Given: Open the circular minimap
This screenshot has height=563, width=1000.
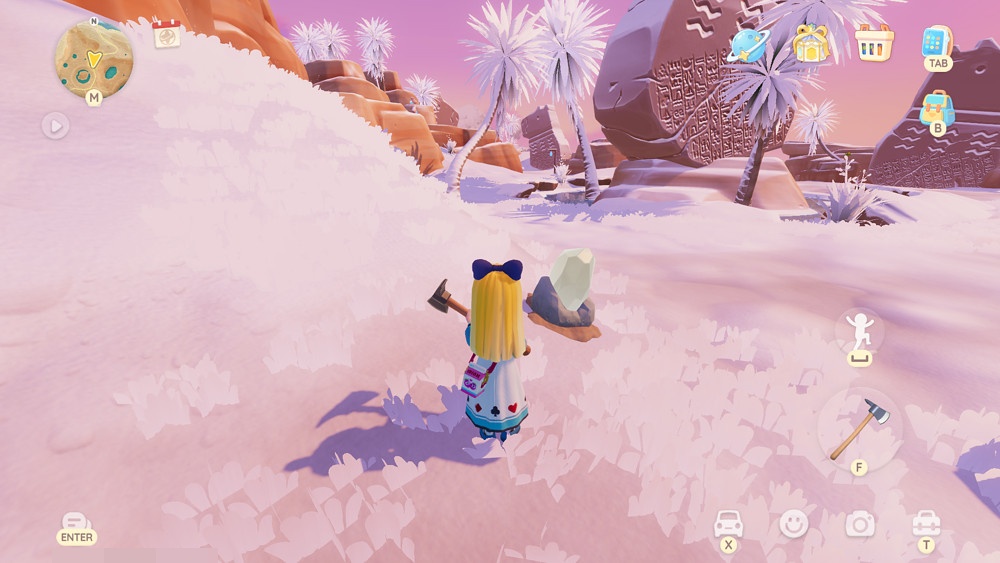Looking at the screenshot, I should 93,59.
